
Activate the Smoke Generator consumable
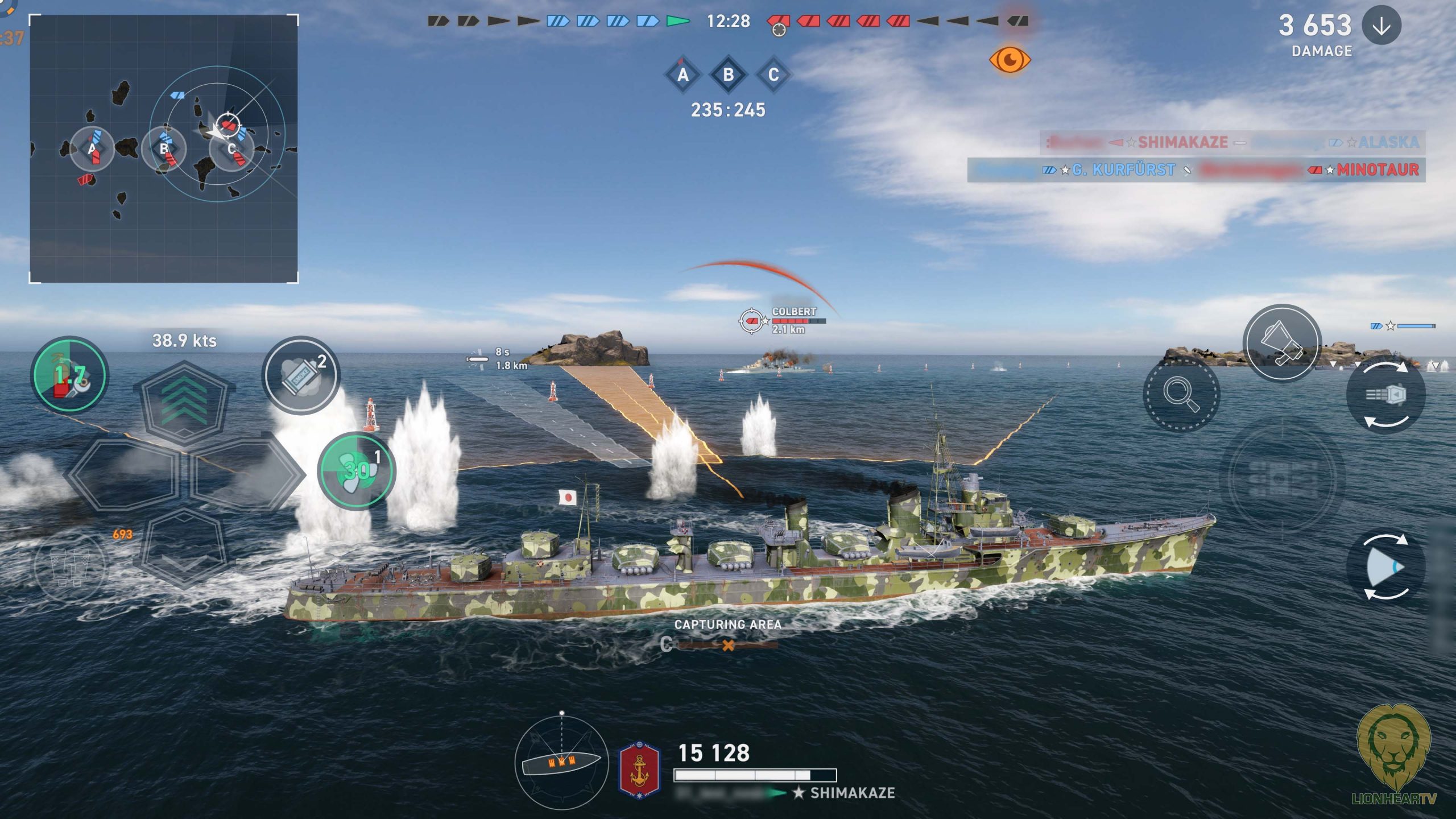point(301,375)
